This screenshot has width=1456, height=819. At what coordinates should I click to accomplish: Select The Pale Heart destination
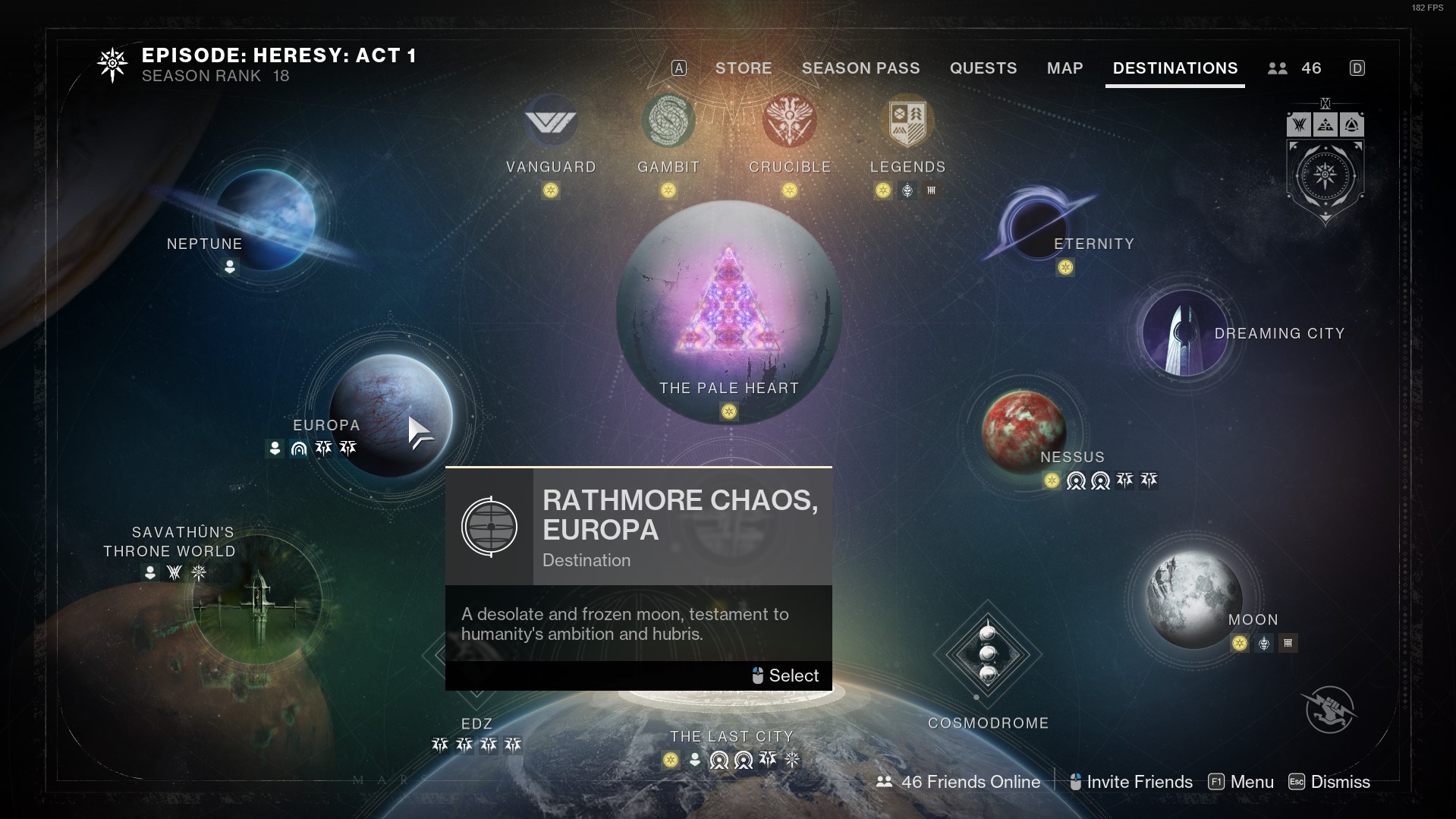[x=728, y=311]
